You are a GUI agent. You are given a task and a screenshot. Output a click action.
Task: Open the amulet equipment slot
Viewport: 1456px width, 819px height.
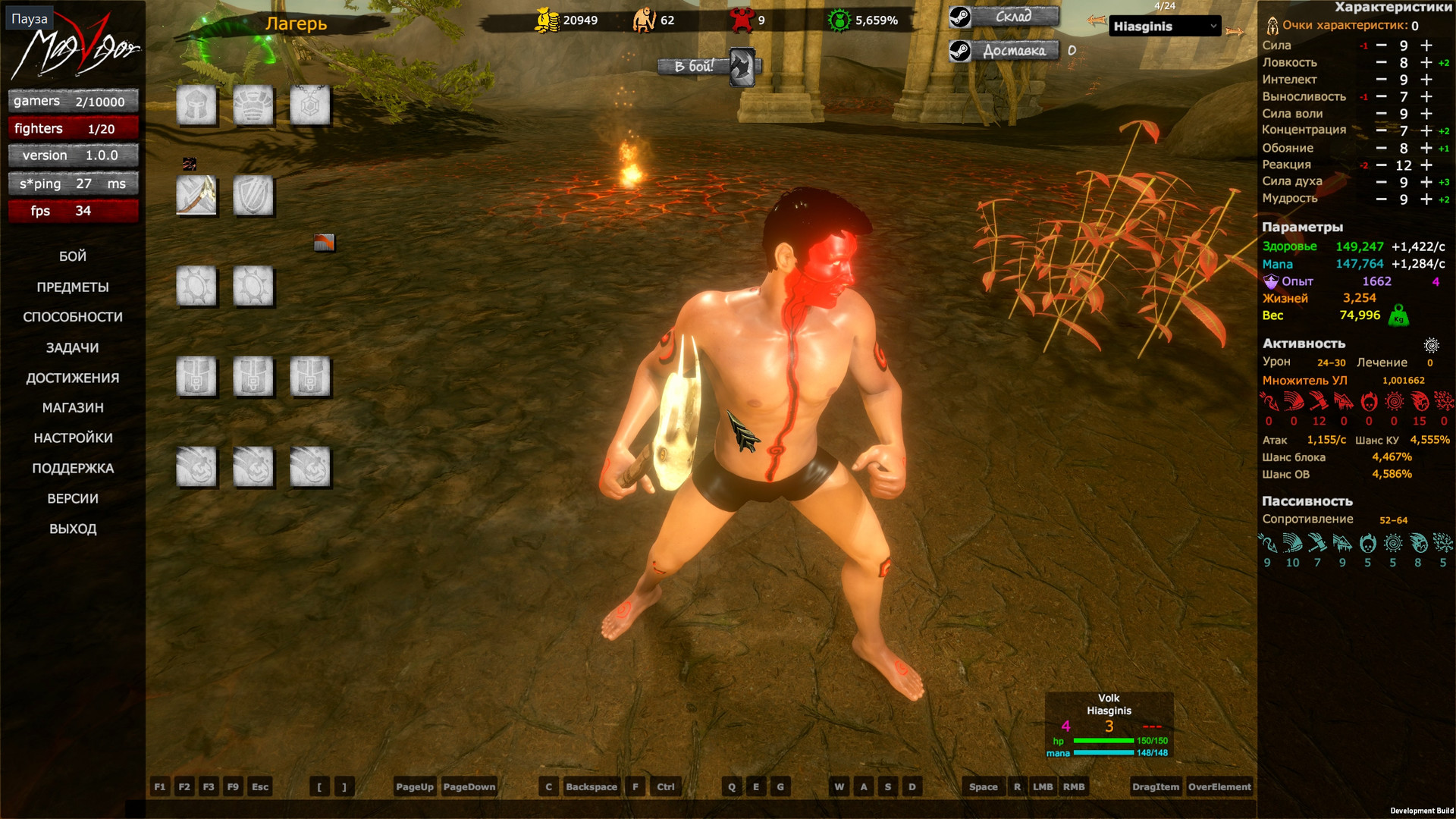click(309, 105)
